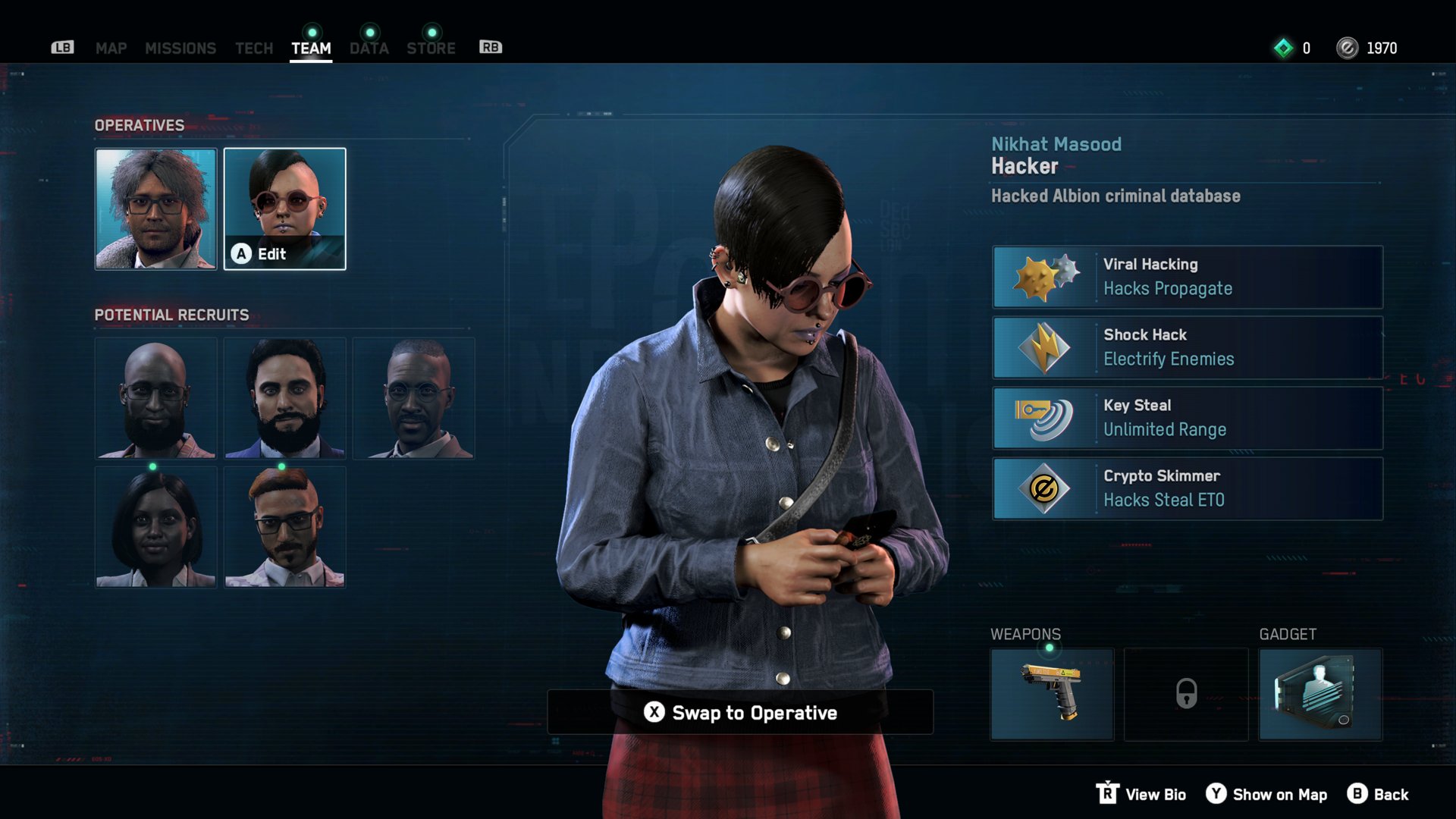This screenshot has width=1456, height=819.
Task: Select the pistol weapon slot
Action: point(1052,694)
